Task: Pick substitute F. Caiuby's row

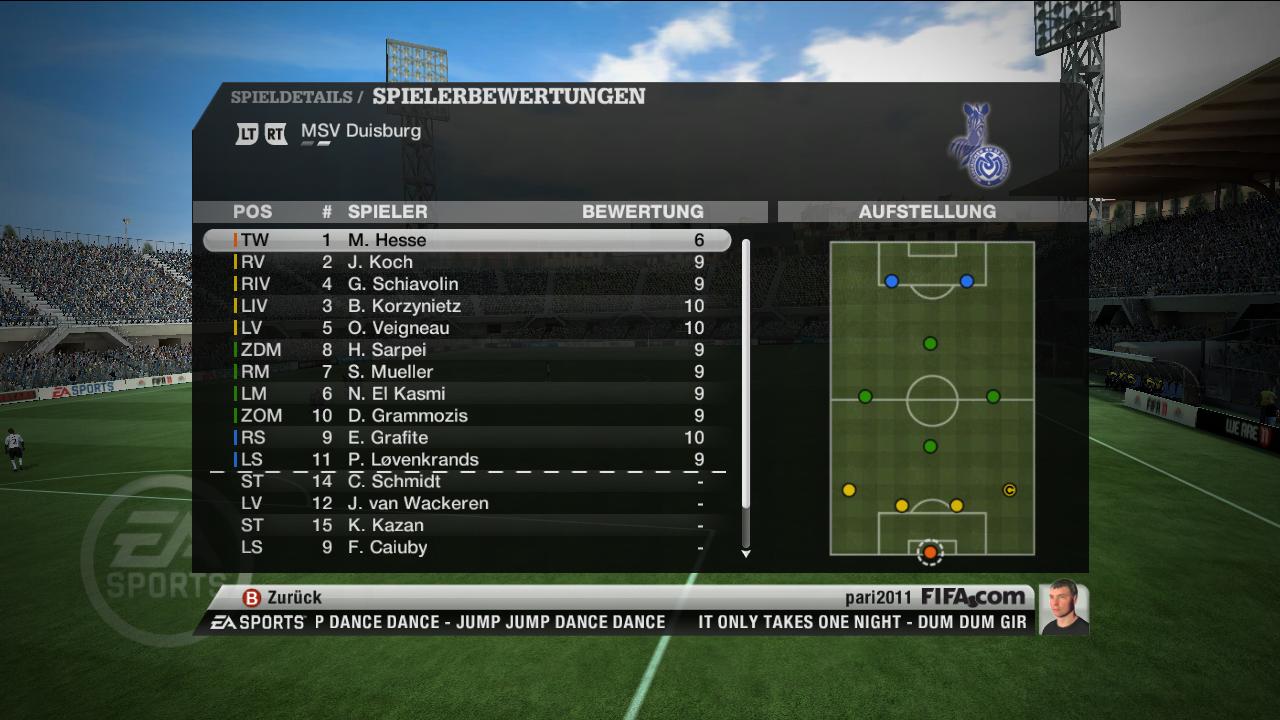Action: 467,548
